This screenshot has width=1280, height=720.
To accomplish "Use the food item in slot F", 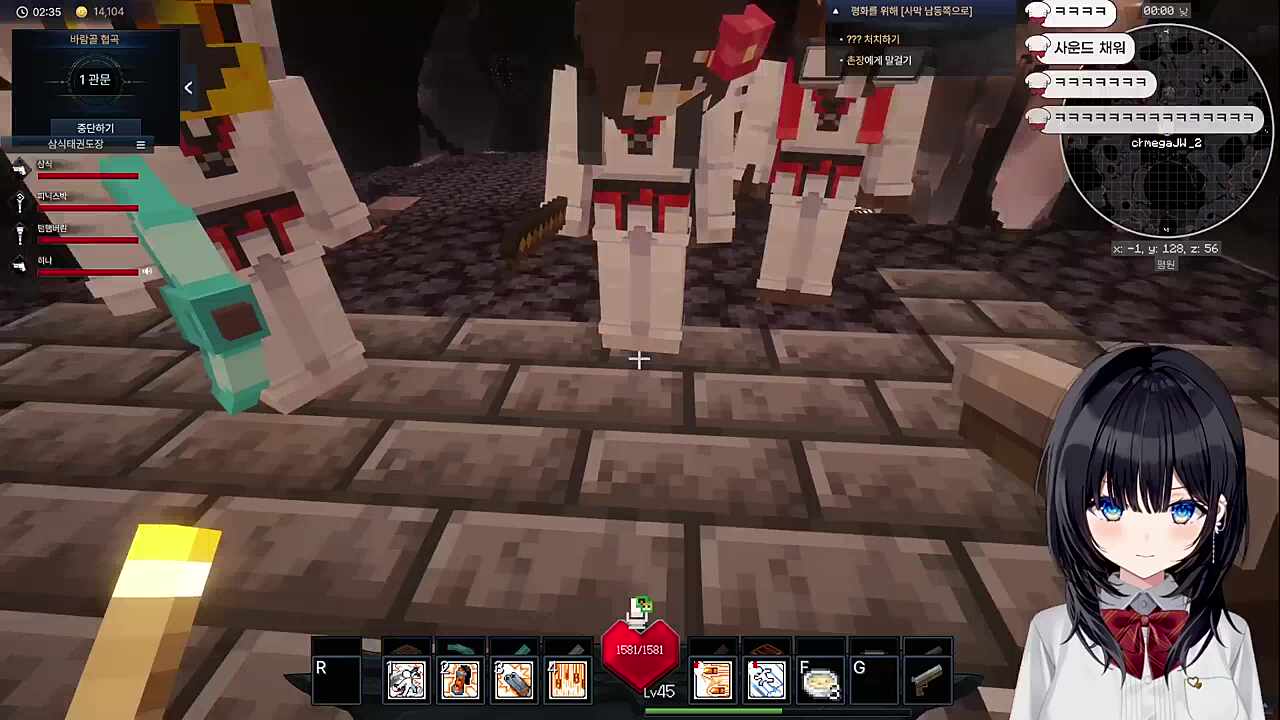I will [x=820, y=680].
